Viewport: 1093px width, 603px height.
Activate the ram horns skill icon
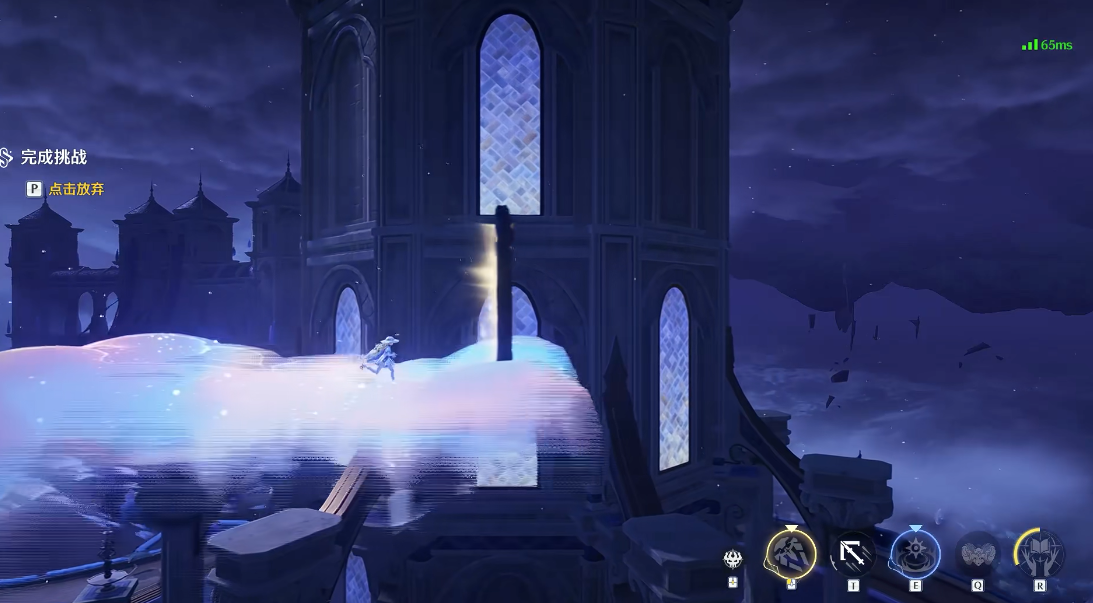pyautogui.click(x=976, y=553)
